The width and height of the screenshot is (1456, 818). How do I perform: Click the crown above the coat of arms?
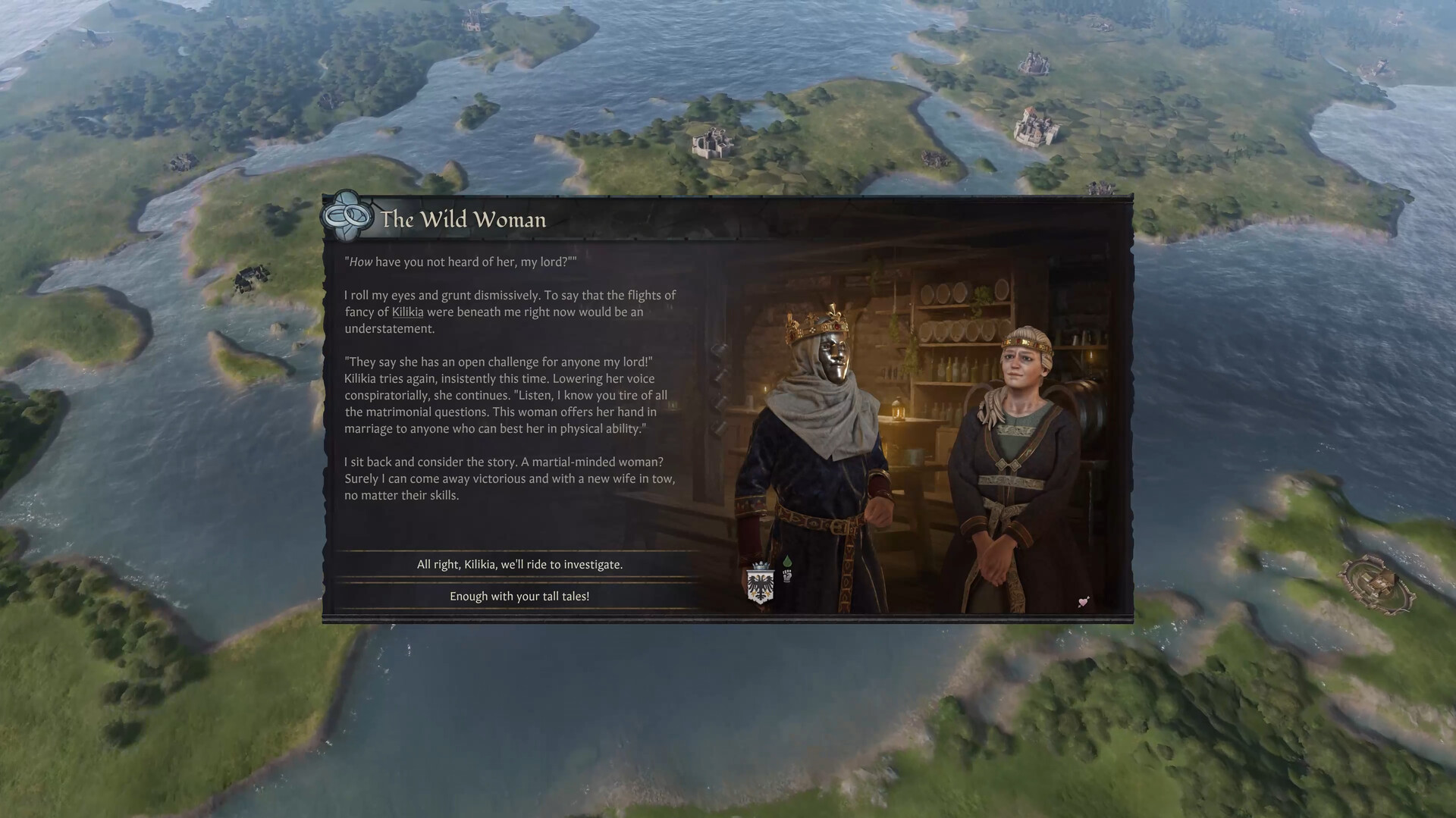(x=760, y=565)
